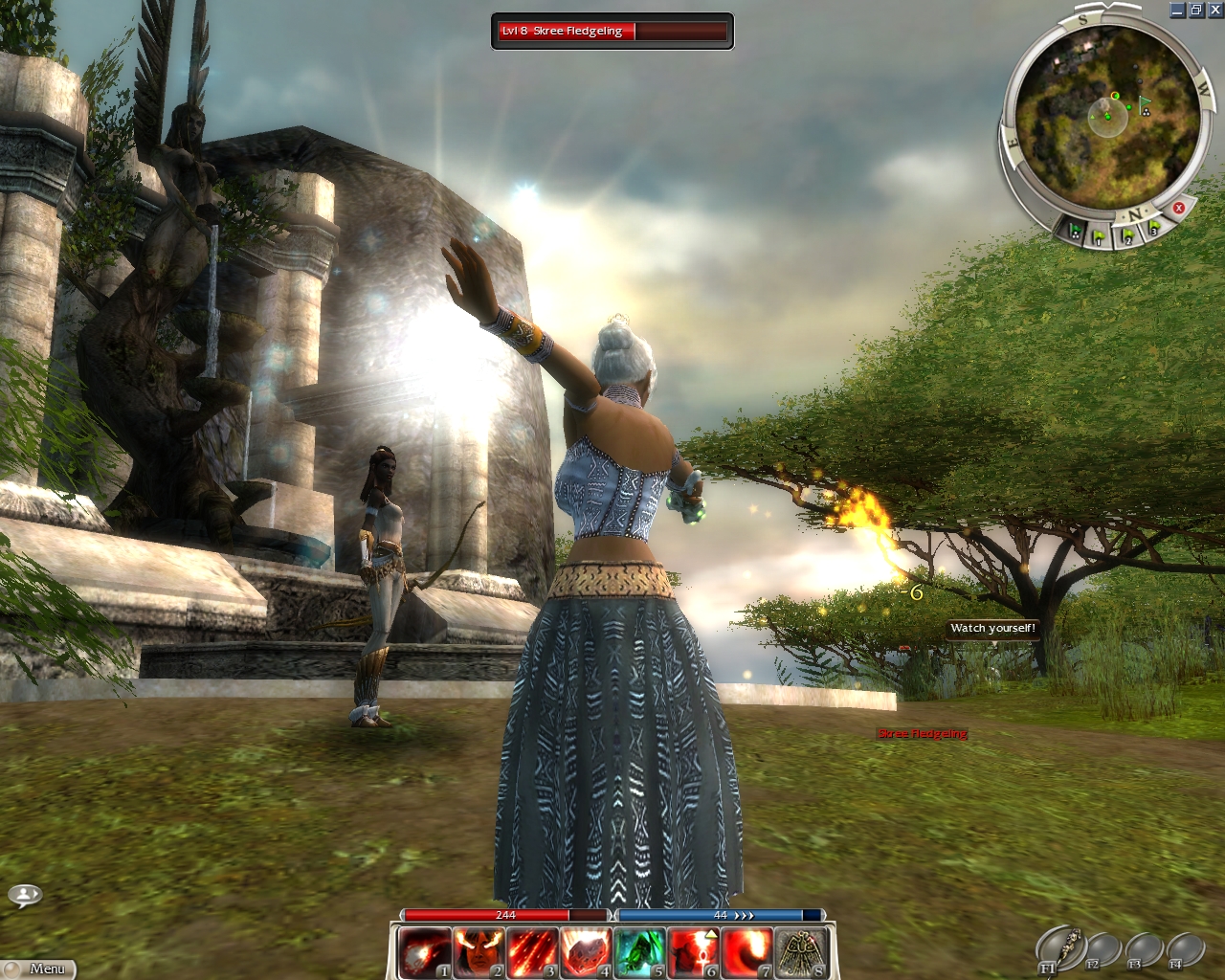Minimize the game window
Image resolution: width=1225 pixels, height=980 pixels.
pyautogui.click(x=1177, y=11)
